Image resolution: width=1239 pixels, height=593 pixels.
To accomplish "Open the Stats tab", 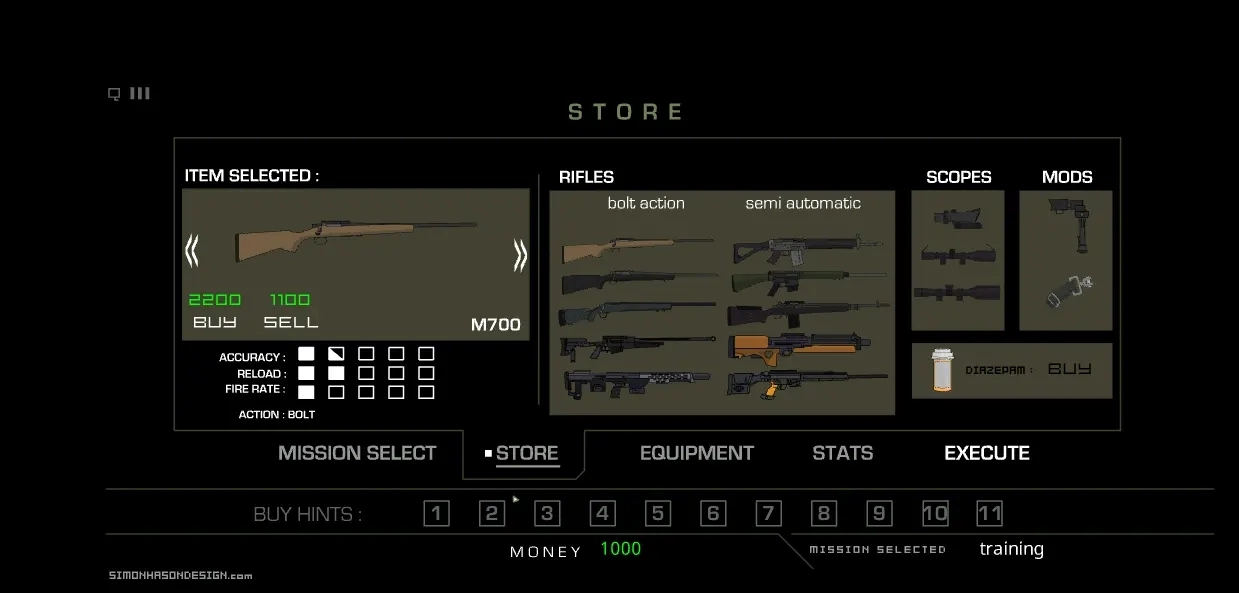I will coord(842,453).
